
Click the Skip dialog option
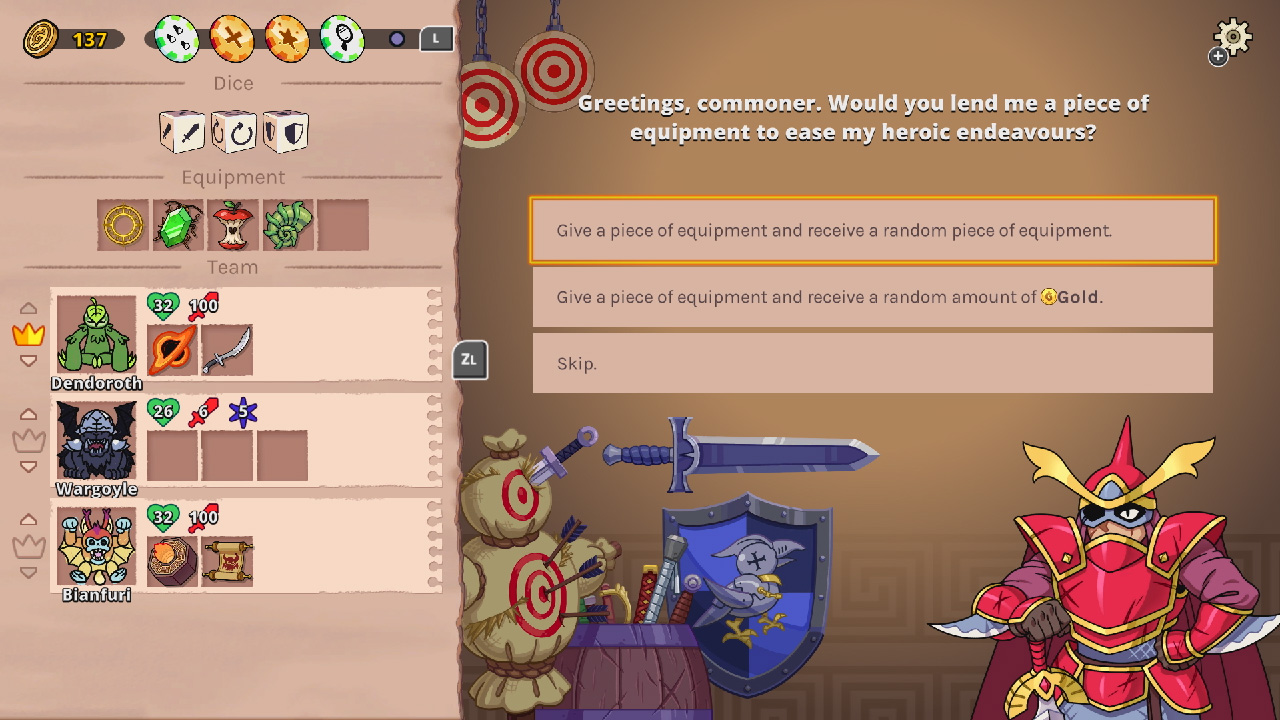(x=872, y=363)
